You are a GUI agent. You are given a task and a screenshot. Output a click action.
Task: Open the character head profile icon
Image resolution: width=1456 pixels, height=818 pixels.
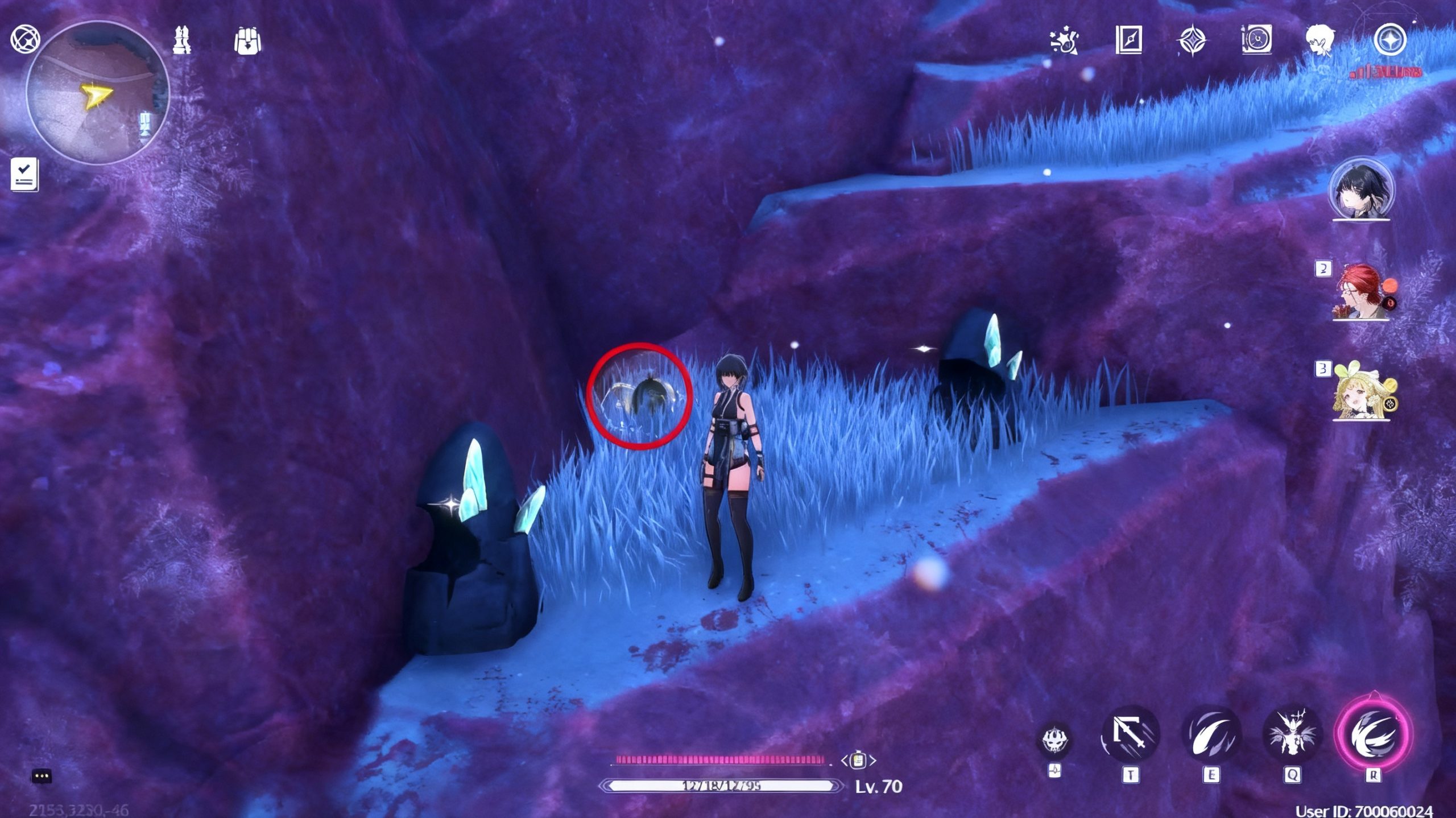[x=1319, y=41]
